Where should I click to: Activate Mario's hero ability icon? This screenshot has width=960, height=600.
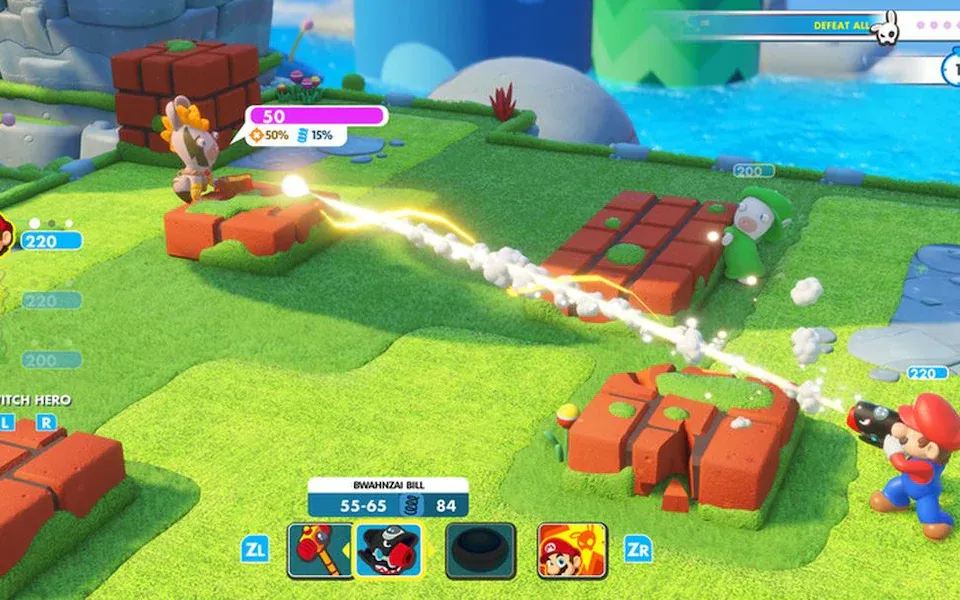[x=572, y=550]
